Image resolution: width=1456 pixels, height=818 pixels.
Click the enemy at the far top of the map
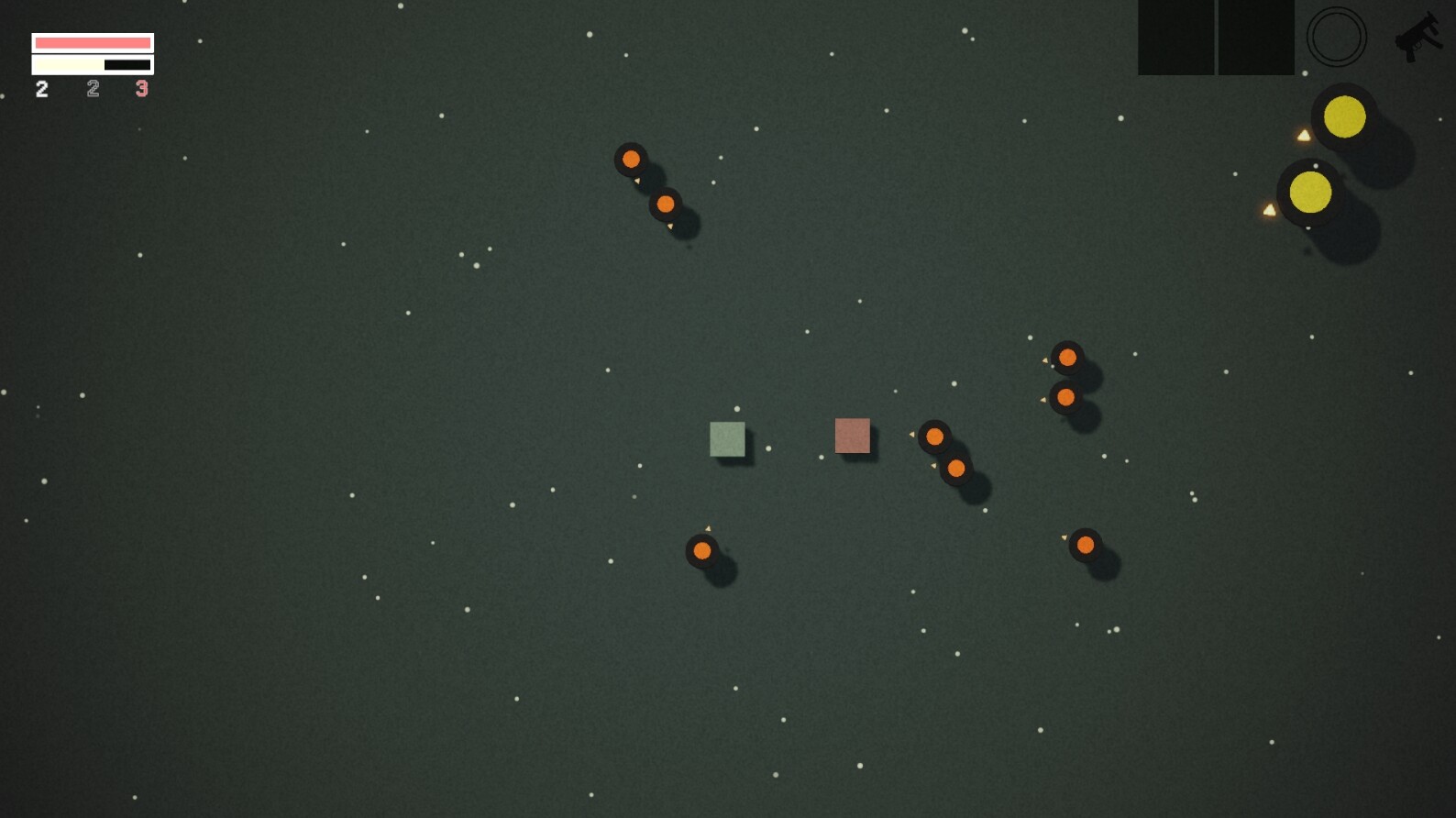coord(631,159)
